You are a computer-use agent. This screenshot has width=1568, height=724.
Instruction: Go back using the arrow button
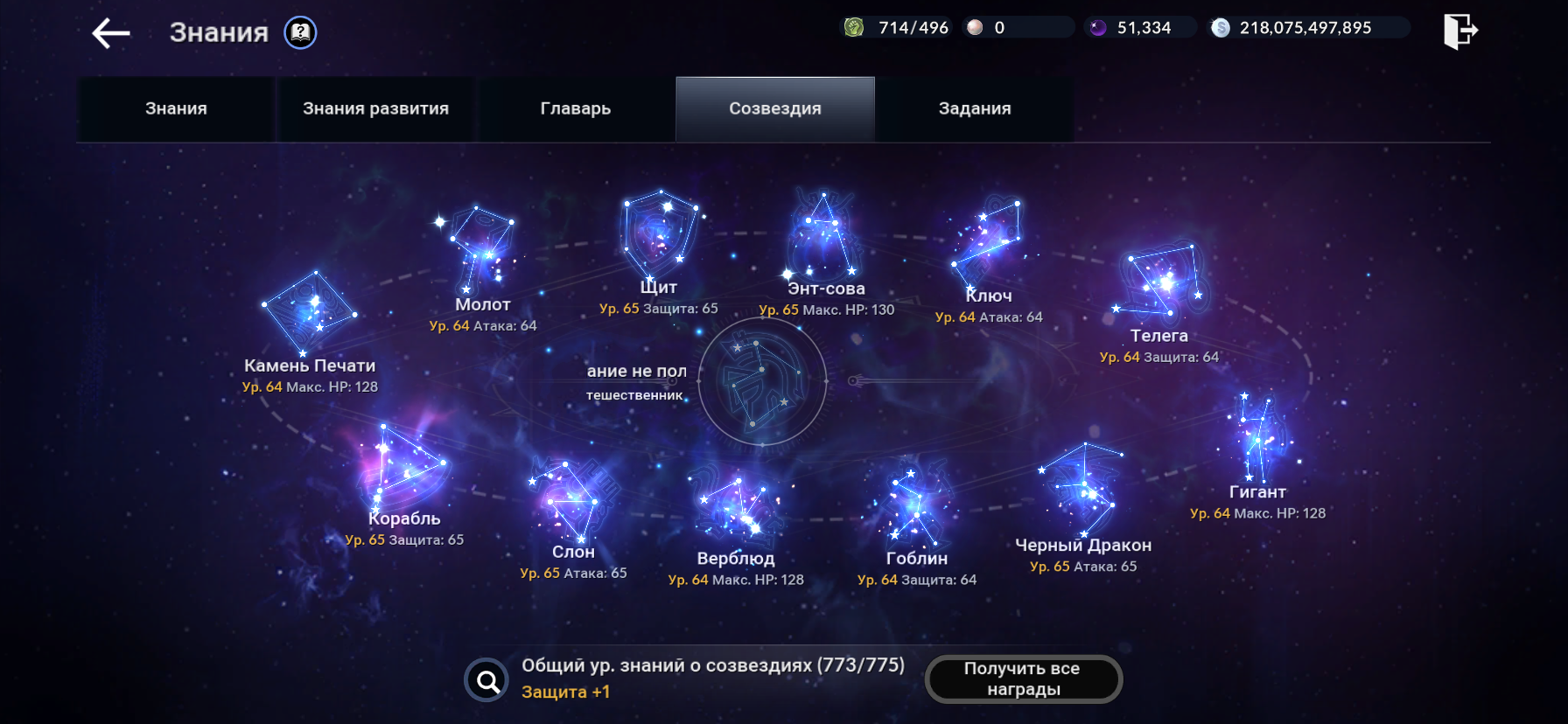[111, 33]
